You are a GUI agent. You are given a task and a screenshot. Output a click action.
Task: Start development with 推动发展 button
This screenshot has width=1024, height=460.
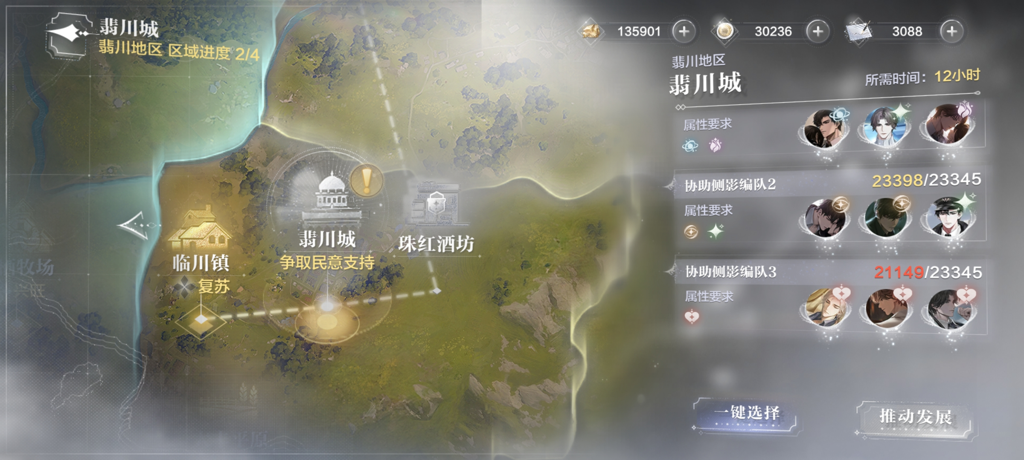pyautogui.click(x=902, y=417)
